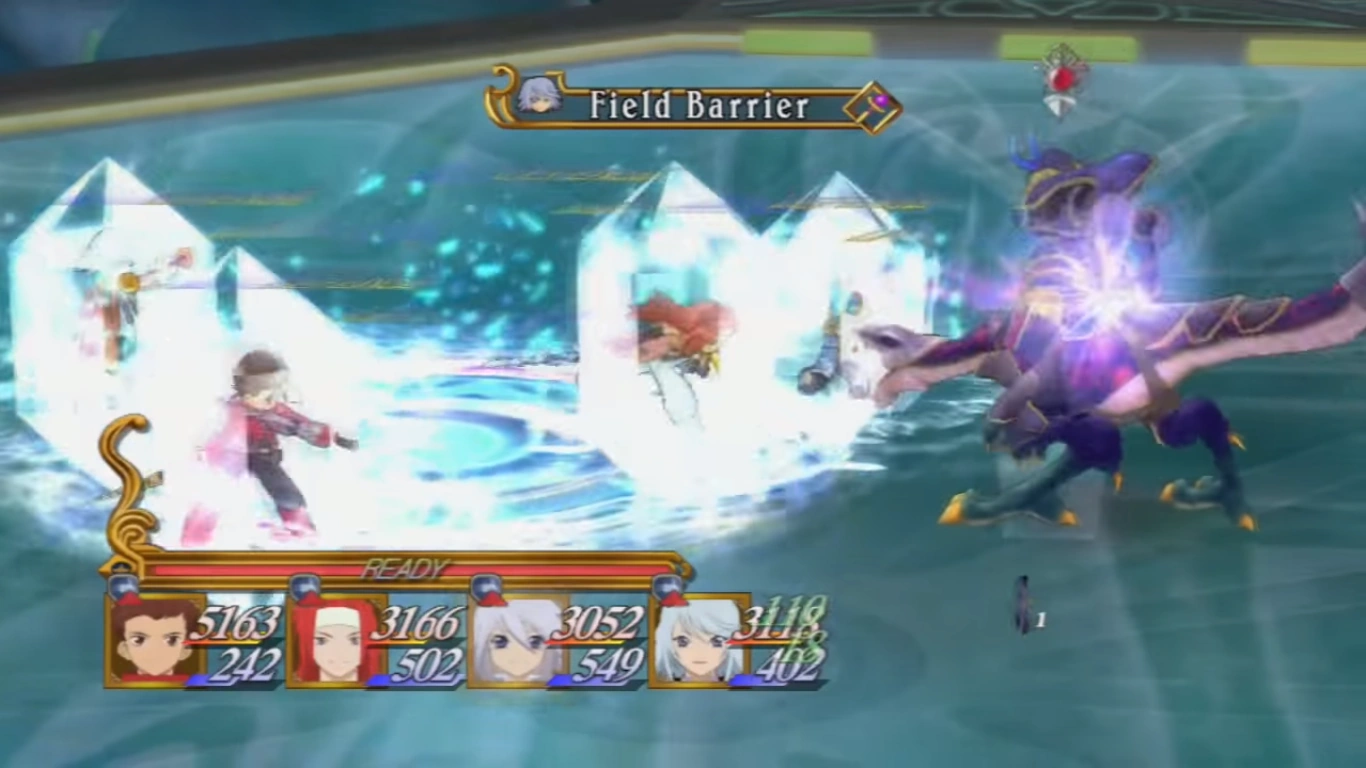Toggle the blue gem on Zelos's portrait frame
Screen dimensions: 1366x768
308,584
